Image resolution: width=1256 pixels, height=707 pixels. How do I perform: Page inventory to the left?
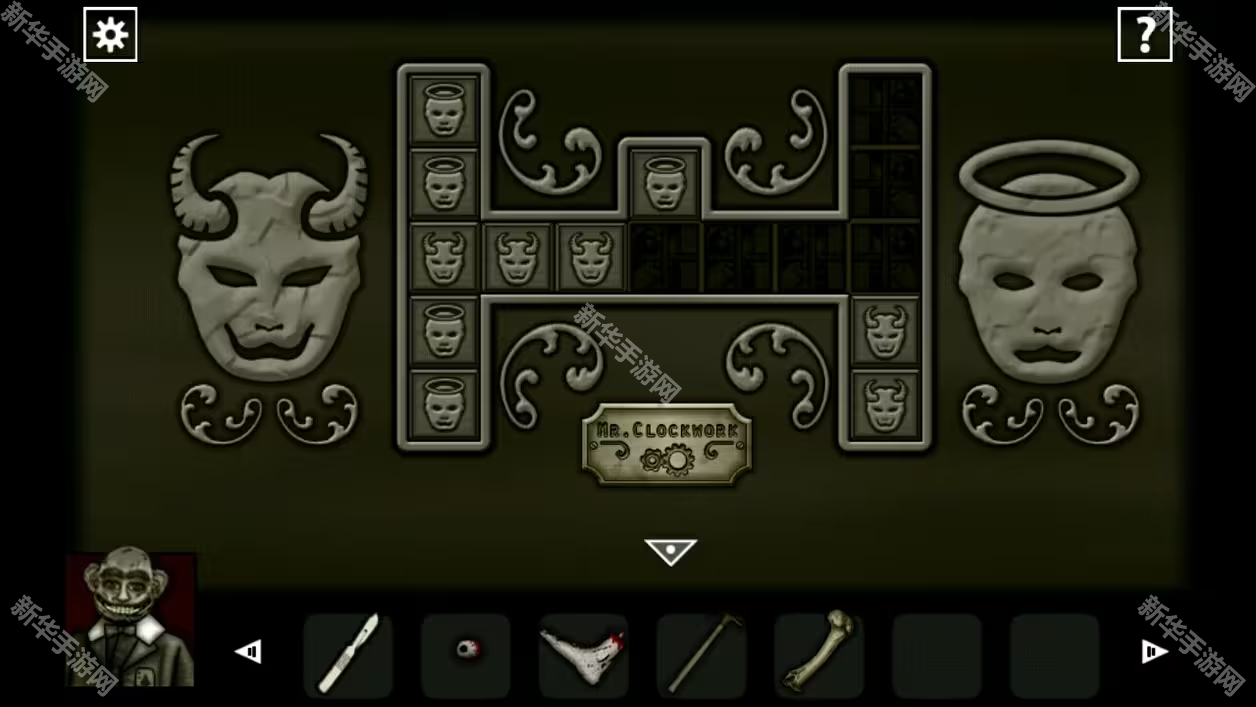248,652
